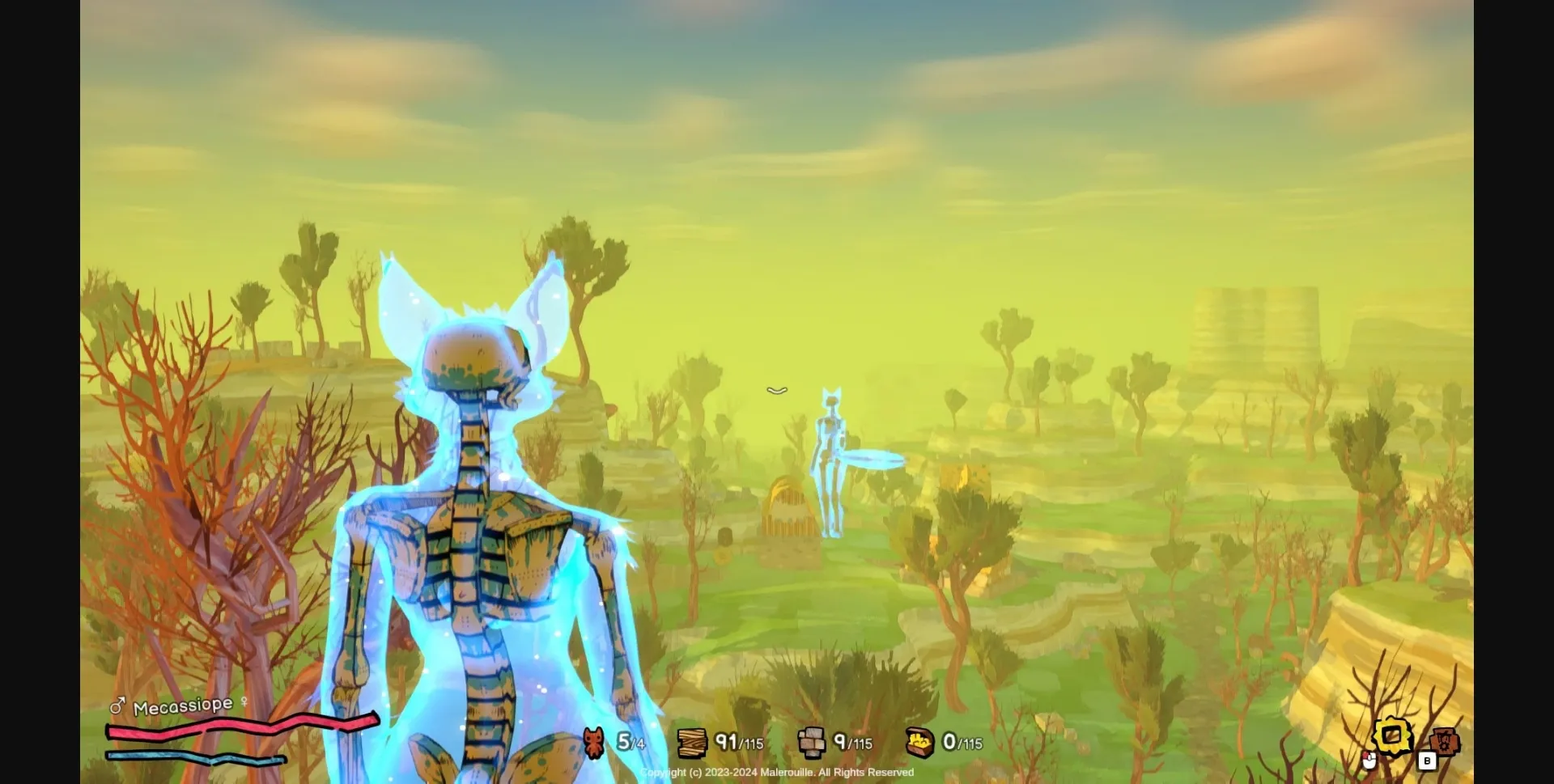
Task: Toggle the female symbol after Mecassiope's name
Action: [244, 702]
